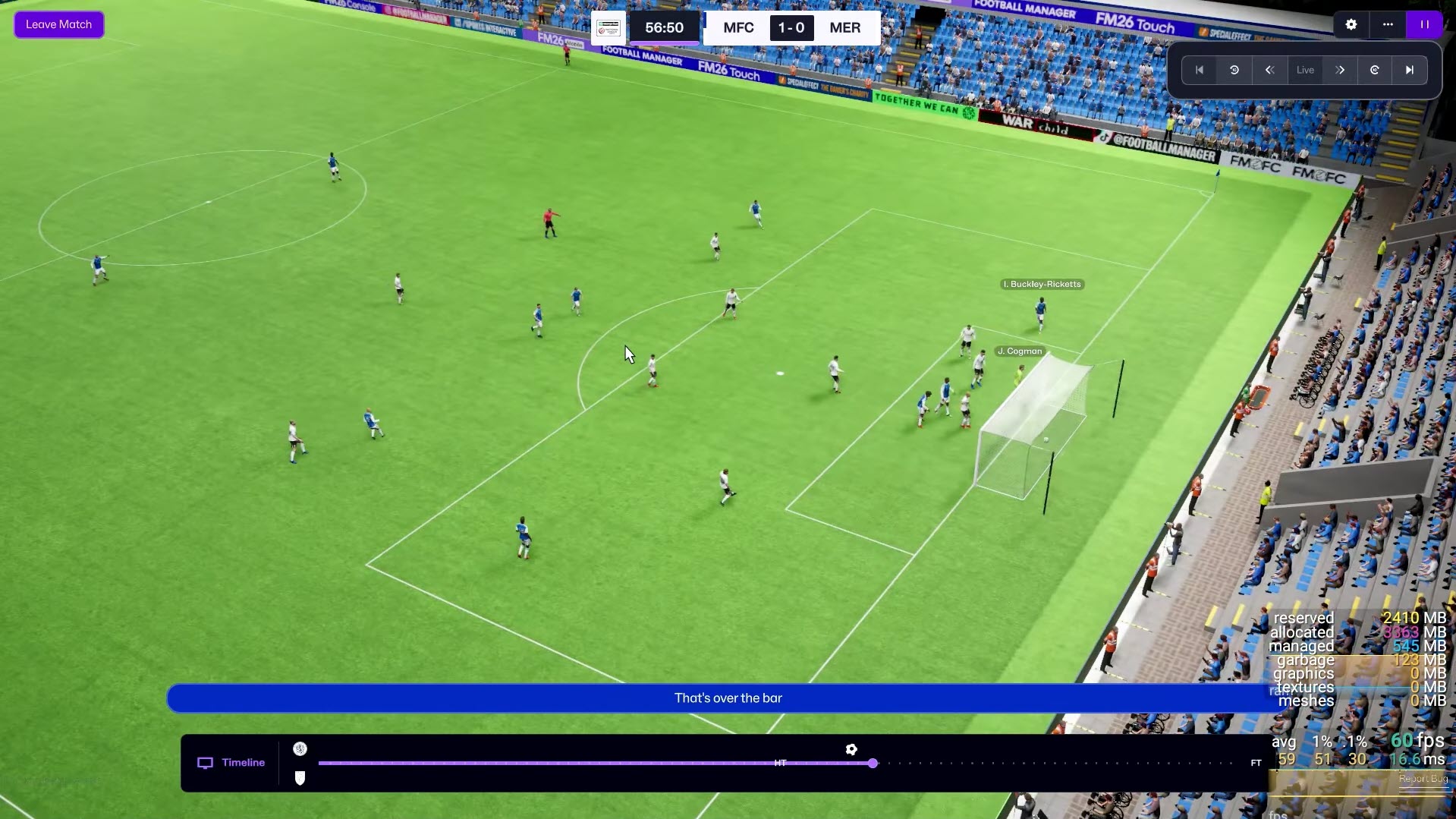1456x819 pixels.
Task: Select the J. Cogman player label
Action: coord(1019,351)
